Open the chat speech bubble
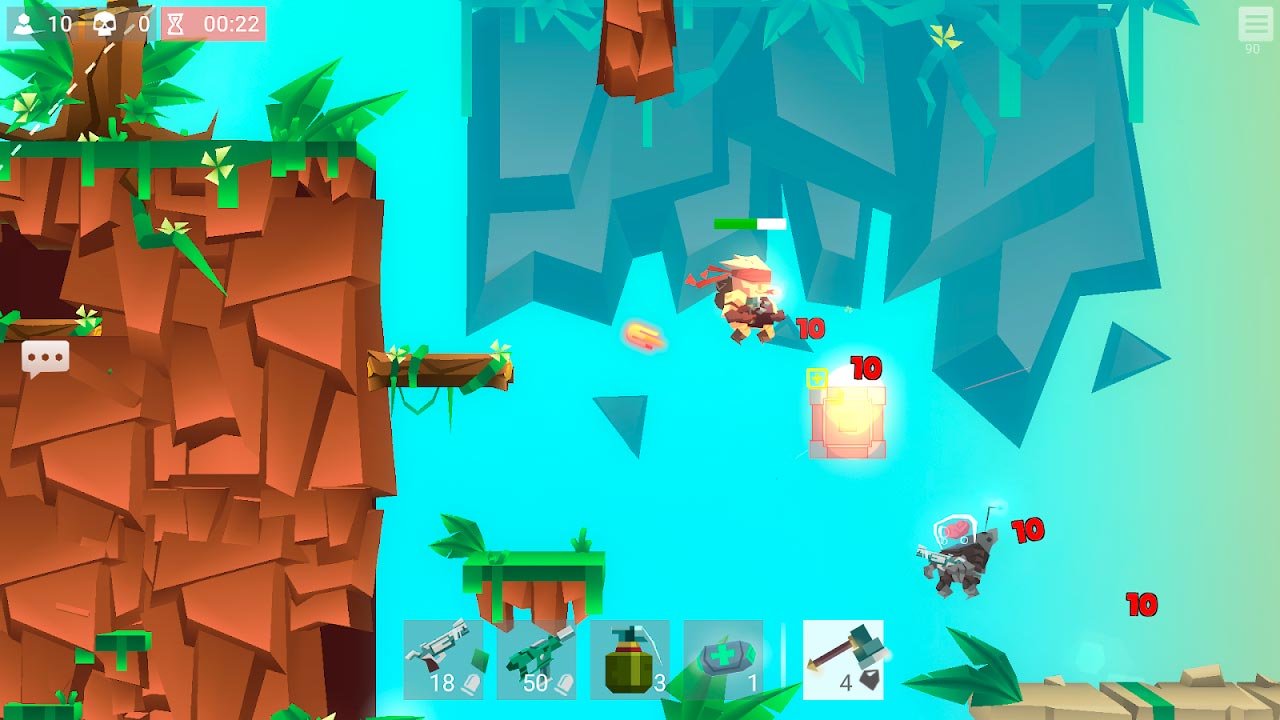 point(45,358)
